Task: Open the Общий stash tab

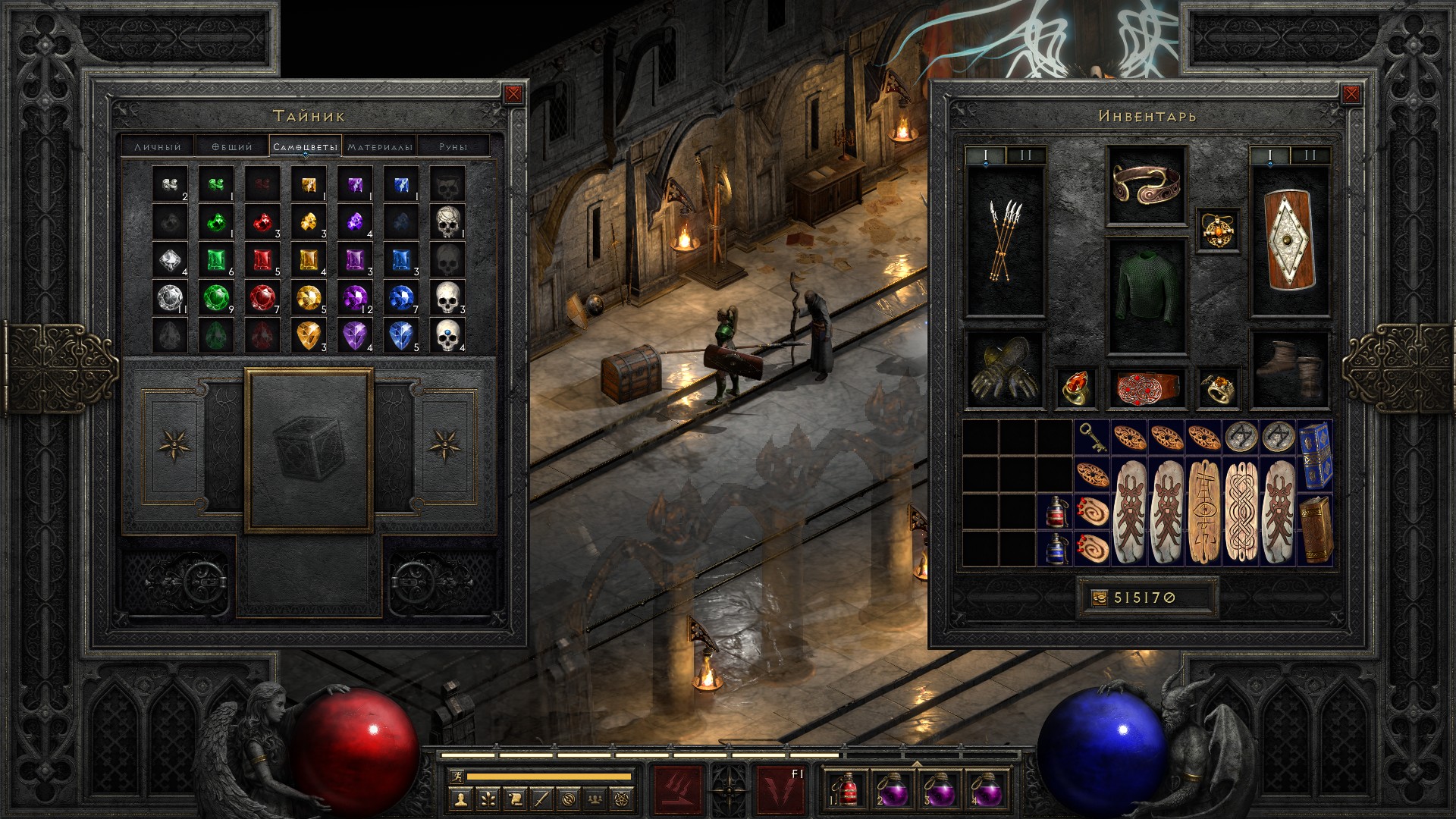Action: coord(231,146)
